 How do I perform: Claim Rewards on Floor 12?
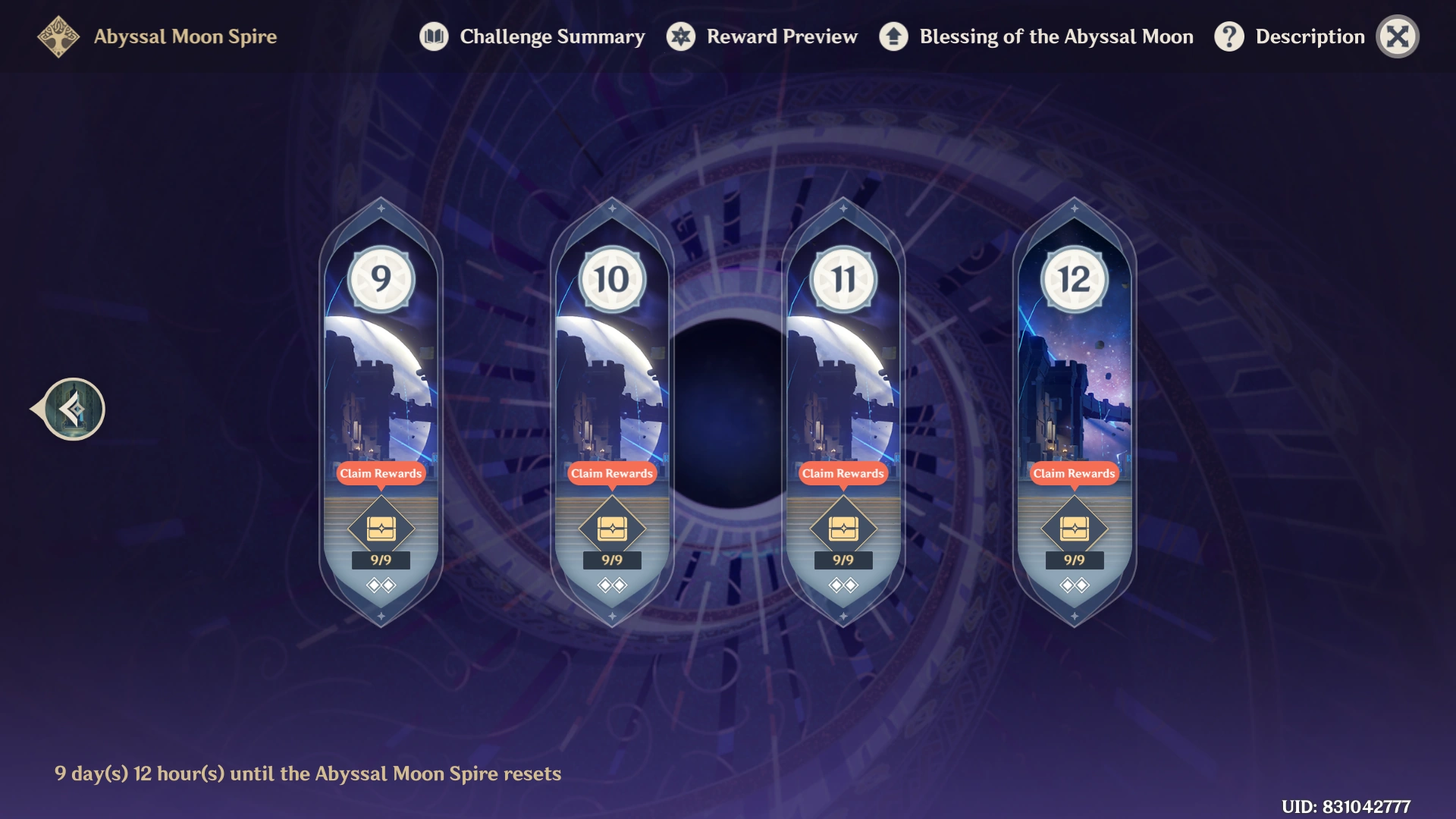[x=1074, y=474]
